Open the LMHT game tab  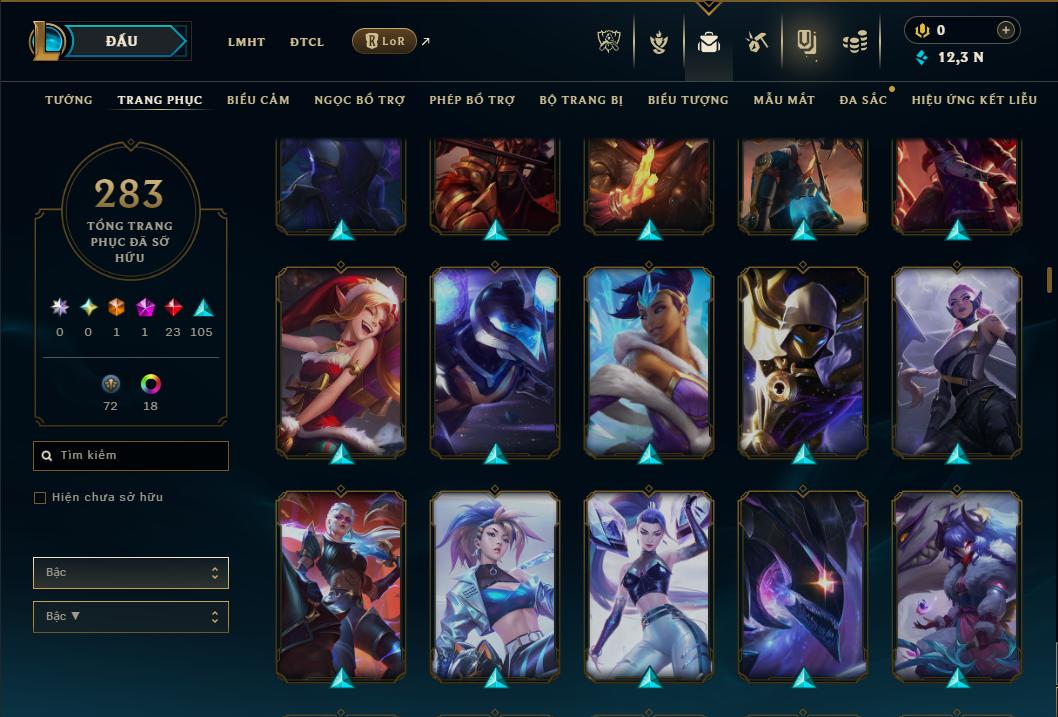click(x=246, y=42)
